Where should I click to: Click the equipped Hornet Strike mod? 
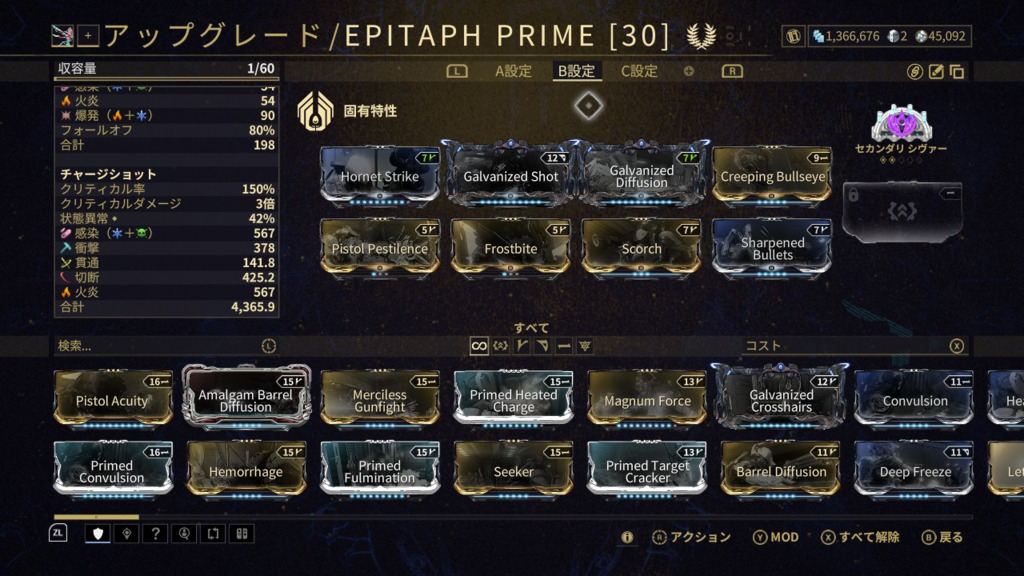[x=379, y=176]
